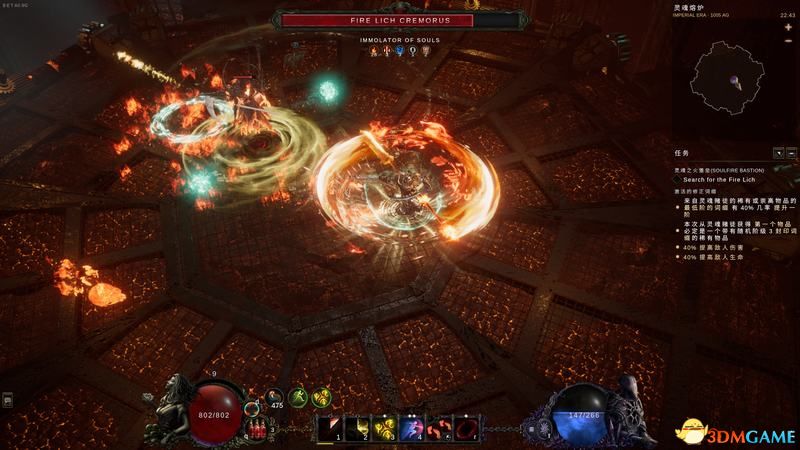The image size is (800, 450).
Task: Open the chat icon at left edge
Action: pos(7,400)
